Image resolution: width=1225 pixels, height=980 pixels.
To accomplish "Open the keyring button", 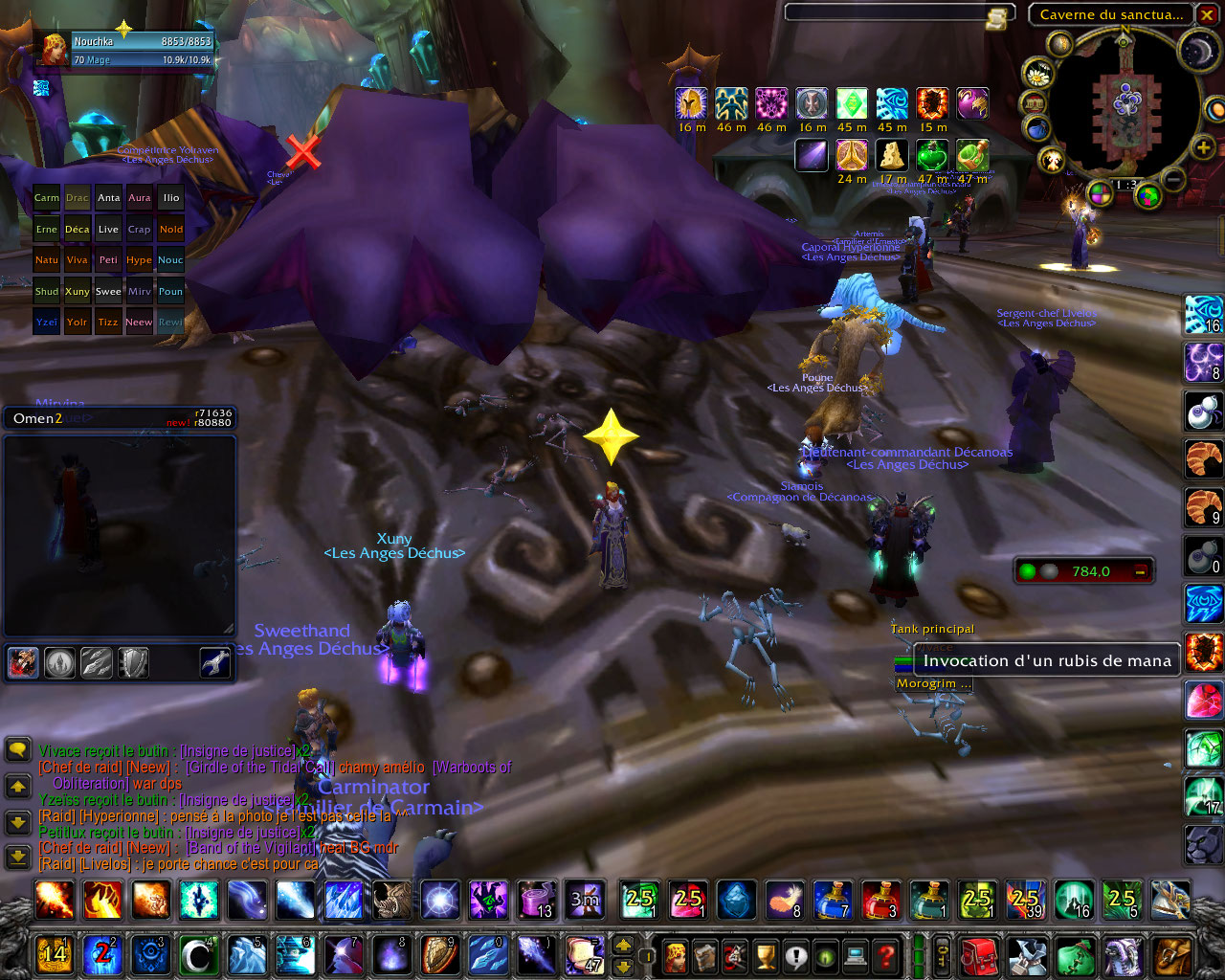I will 945,954.
